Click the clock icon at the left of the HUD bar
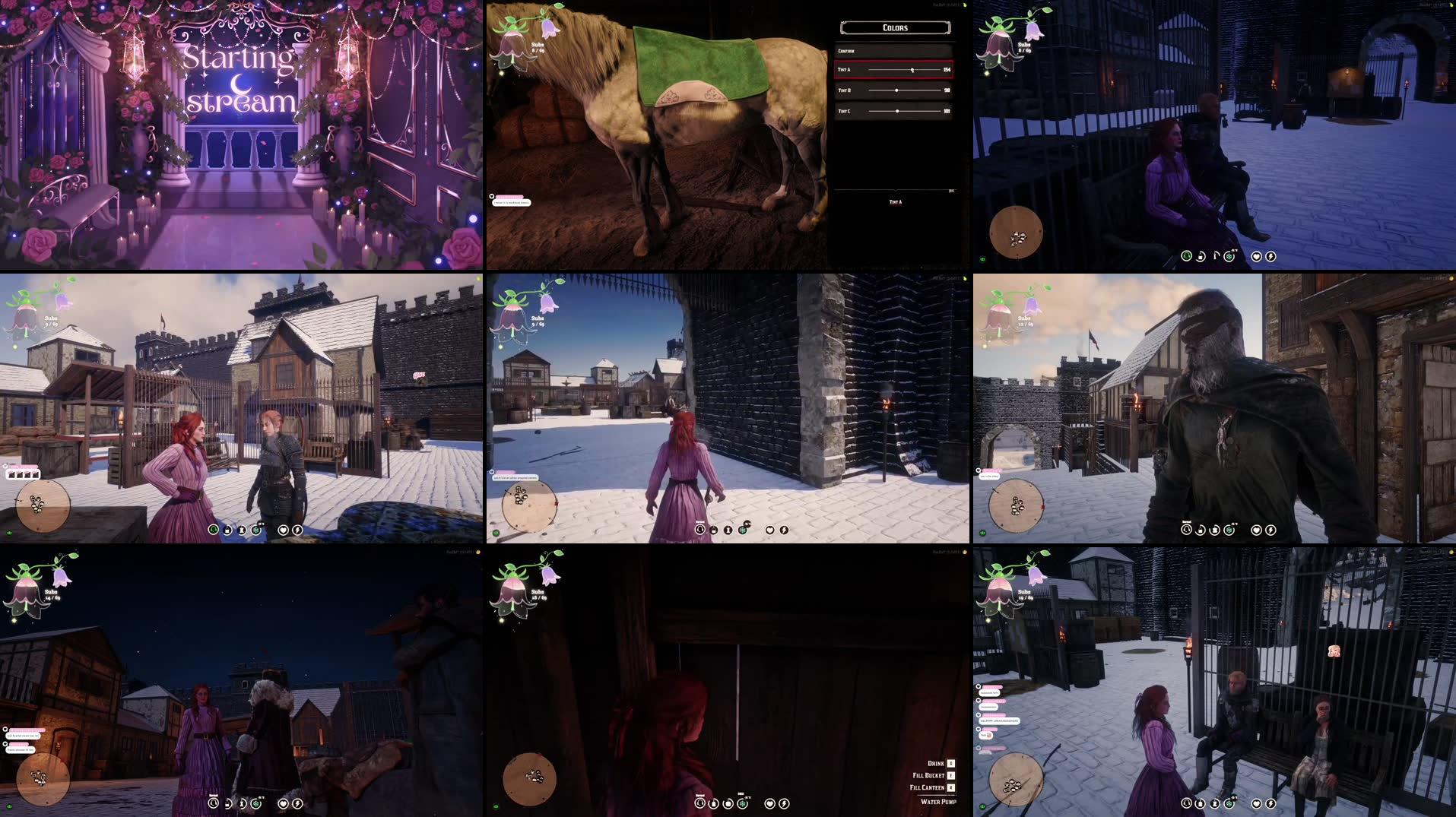1456x817 pixels. pos(214,530)
